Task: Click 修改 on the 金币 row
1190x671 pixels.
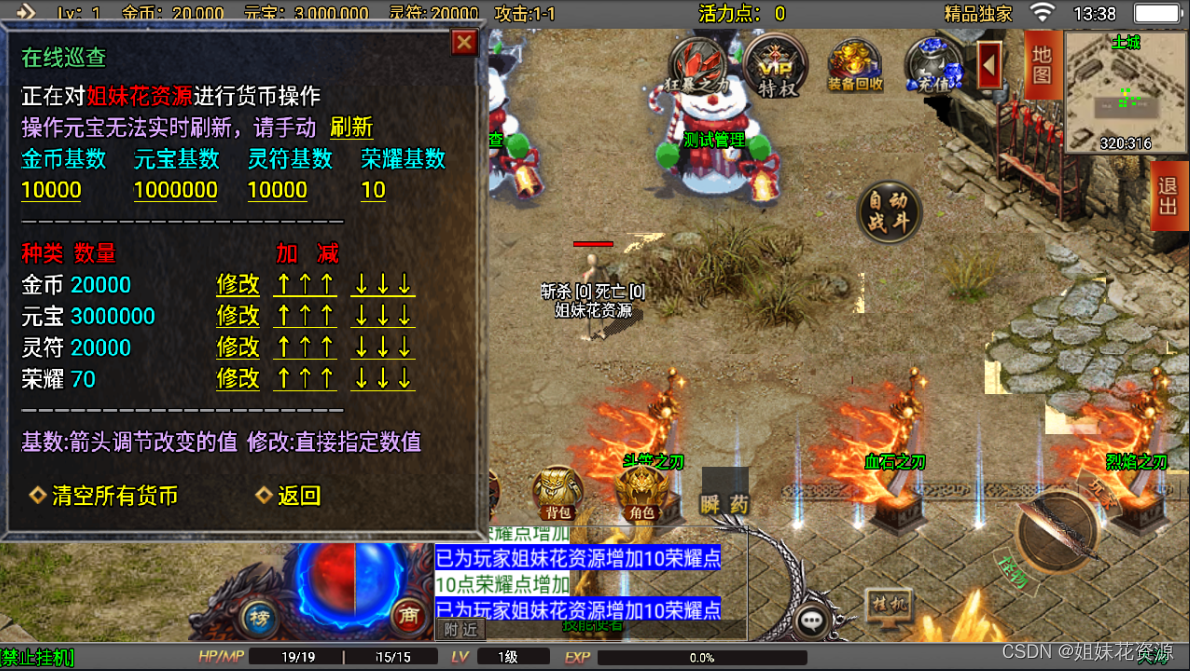Action: tap(238, 285)
